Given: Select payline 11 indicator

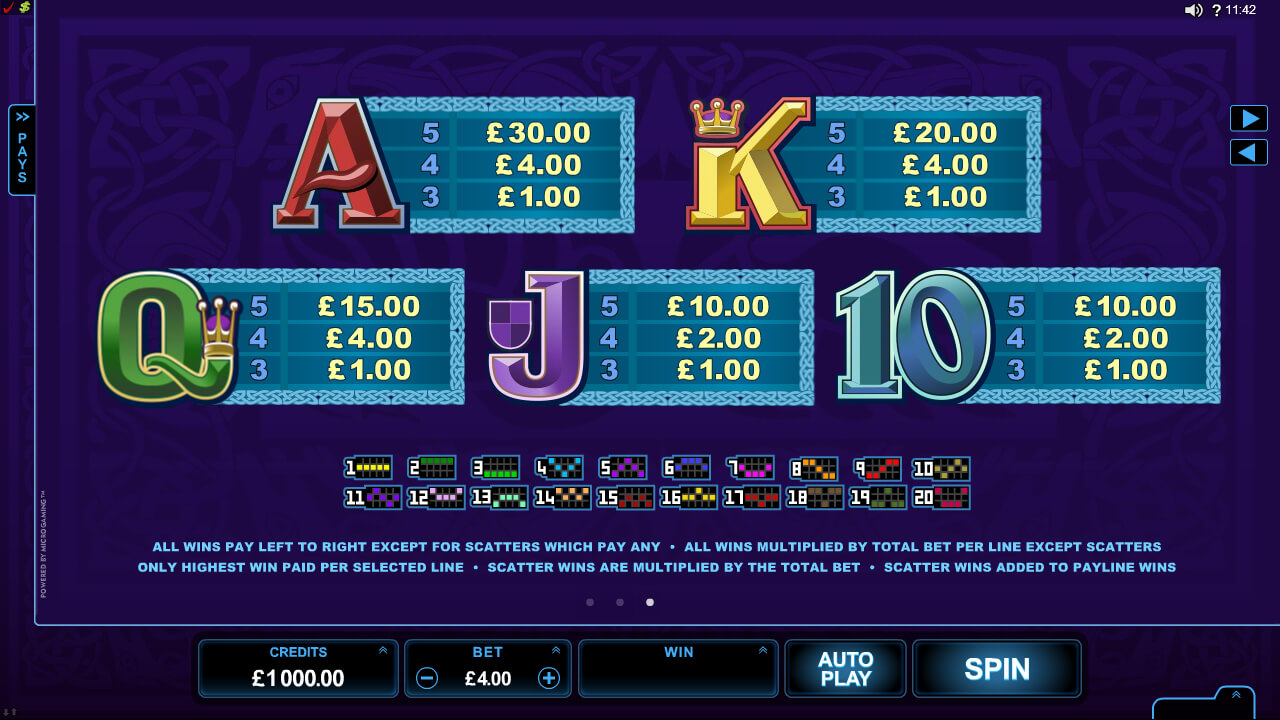Looking at the screenshot, I should (x=371, y=497).
